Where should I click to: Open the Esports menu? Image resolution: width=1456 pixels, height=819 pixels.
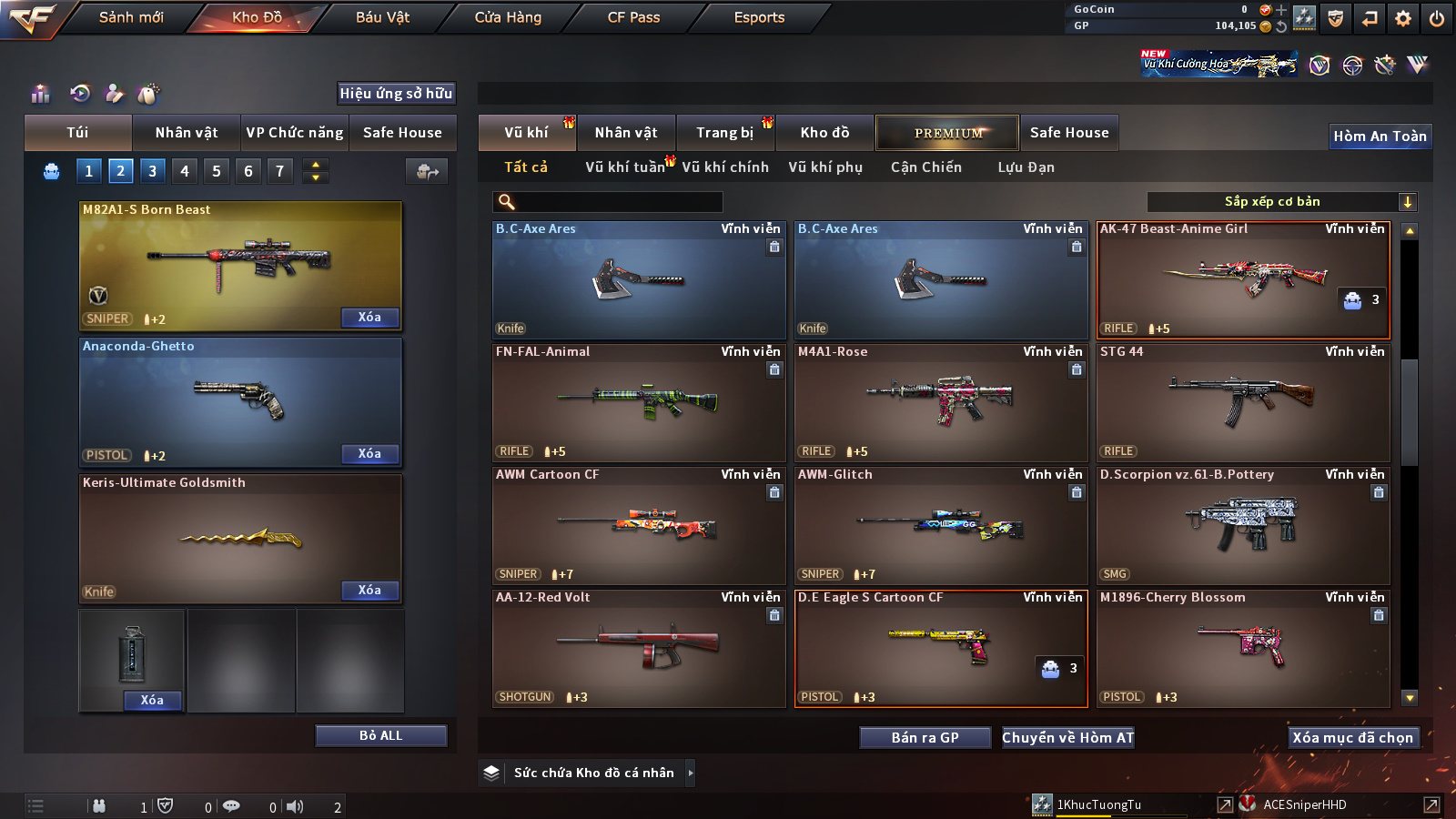[759, 17]
